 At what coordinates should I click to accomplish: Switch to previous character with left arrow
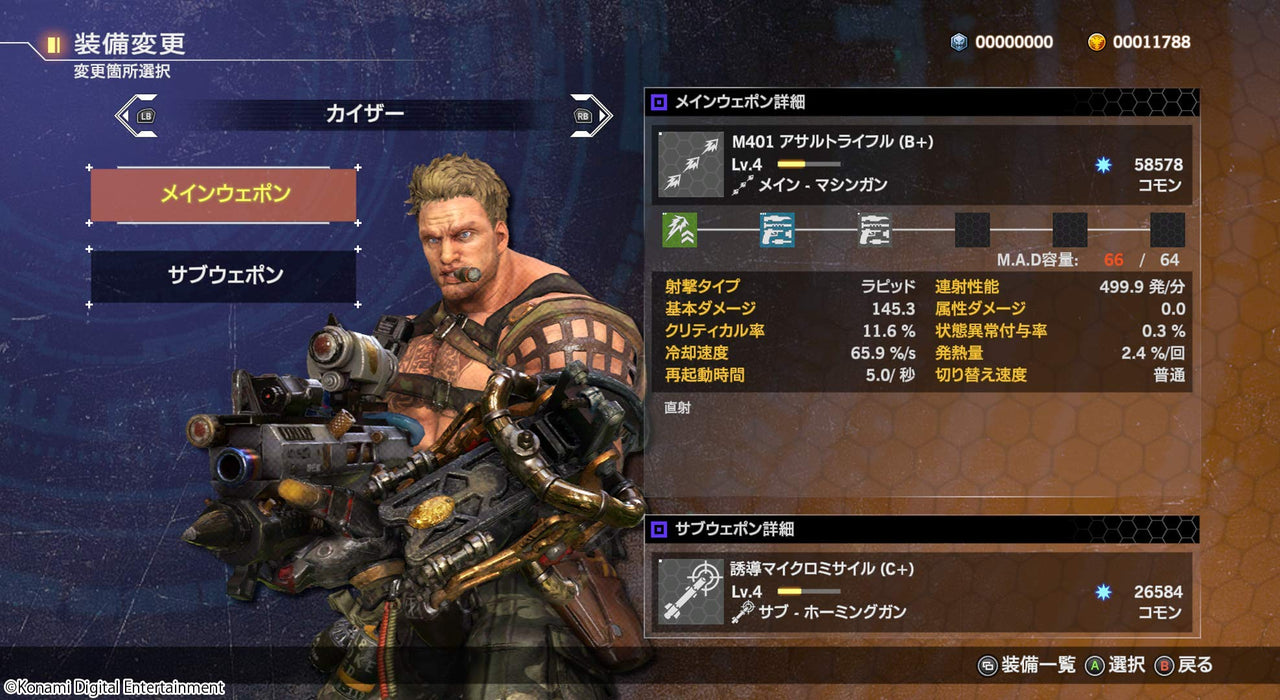(136, 115)
